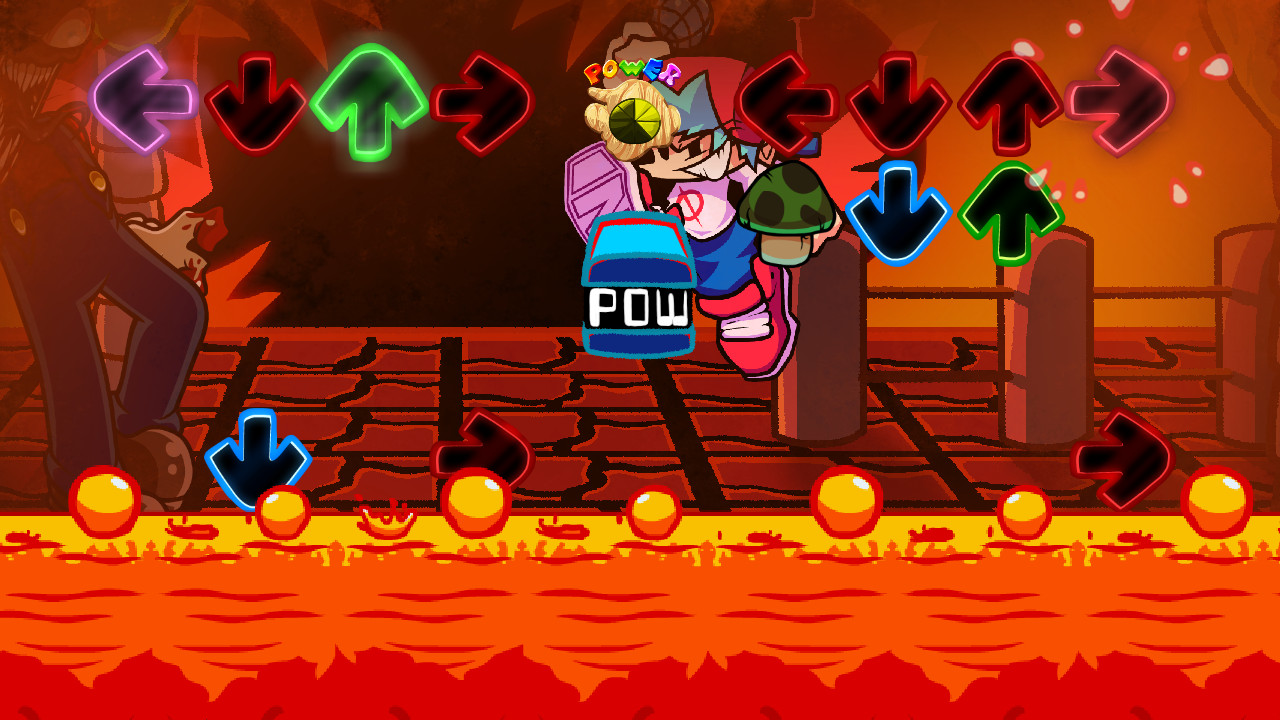1280x720 pixels.
Task: Toggle the red down arrow beside the left arrow
Action: (x=260, y=100)
